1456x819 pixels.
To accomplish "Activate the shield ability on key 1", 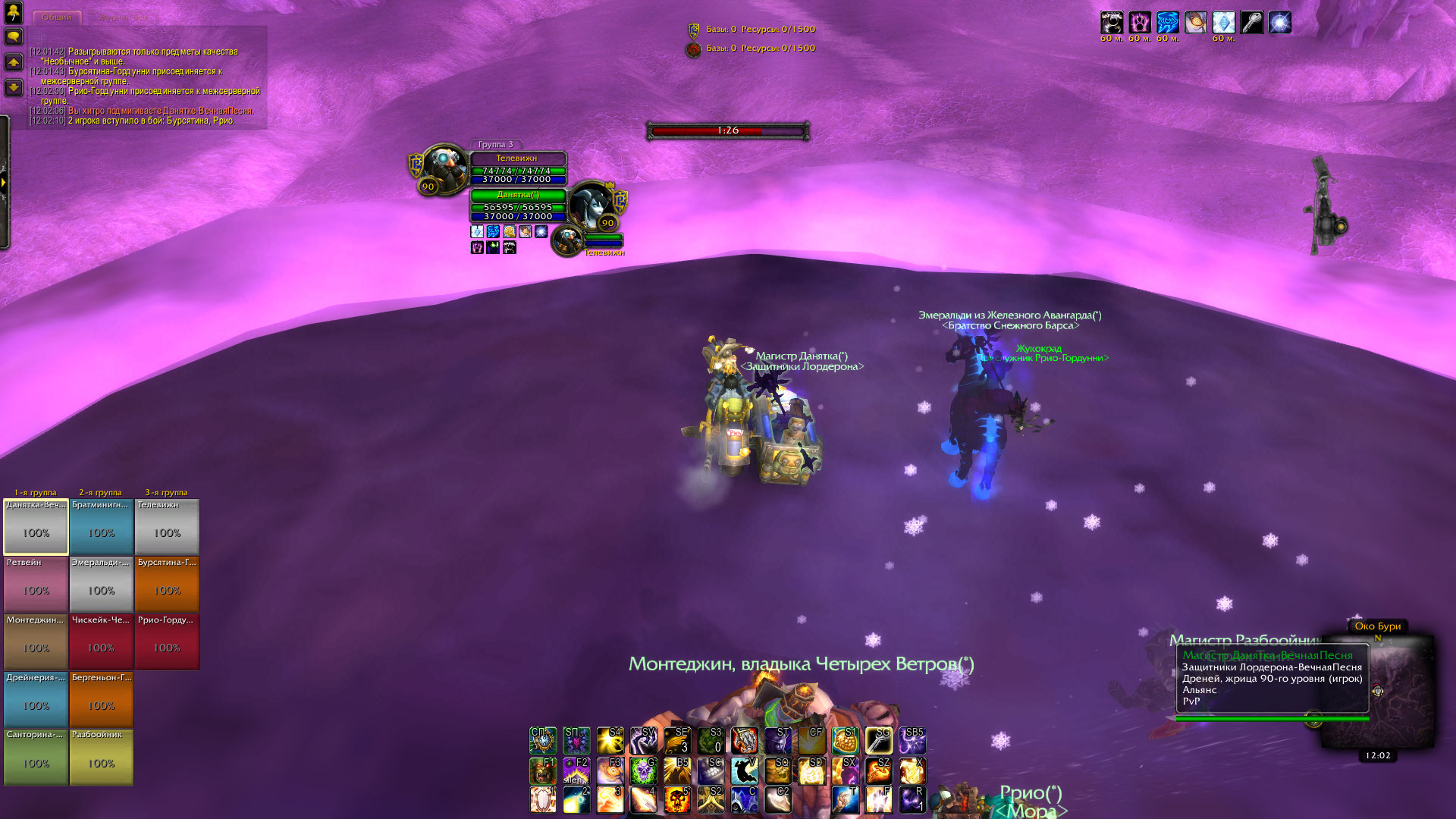I will coord(542,799).
